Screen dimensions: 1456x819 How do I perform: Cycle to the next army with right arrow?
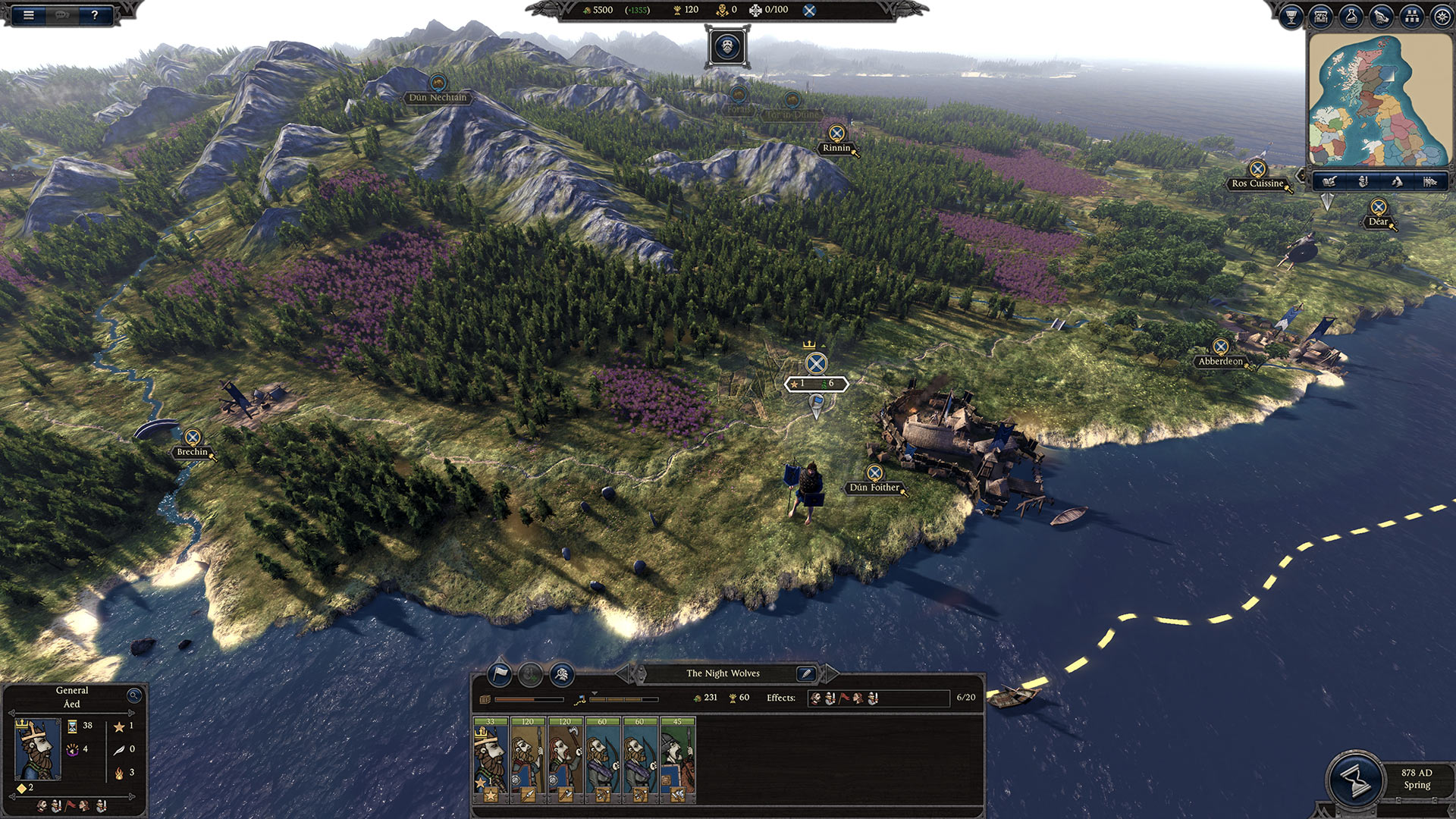coord(830,673)
